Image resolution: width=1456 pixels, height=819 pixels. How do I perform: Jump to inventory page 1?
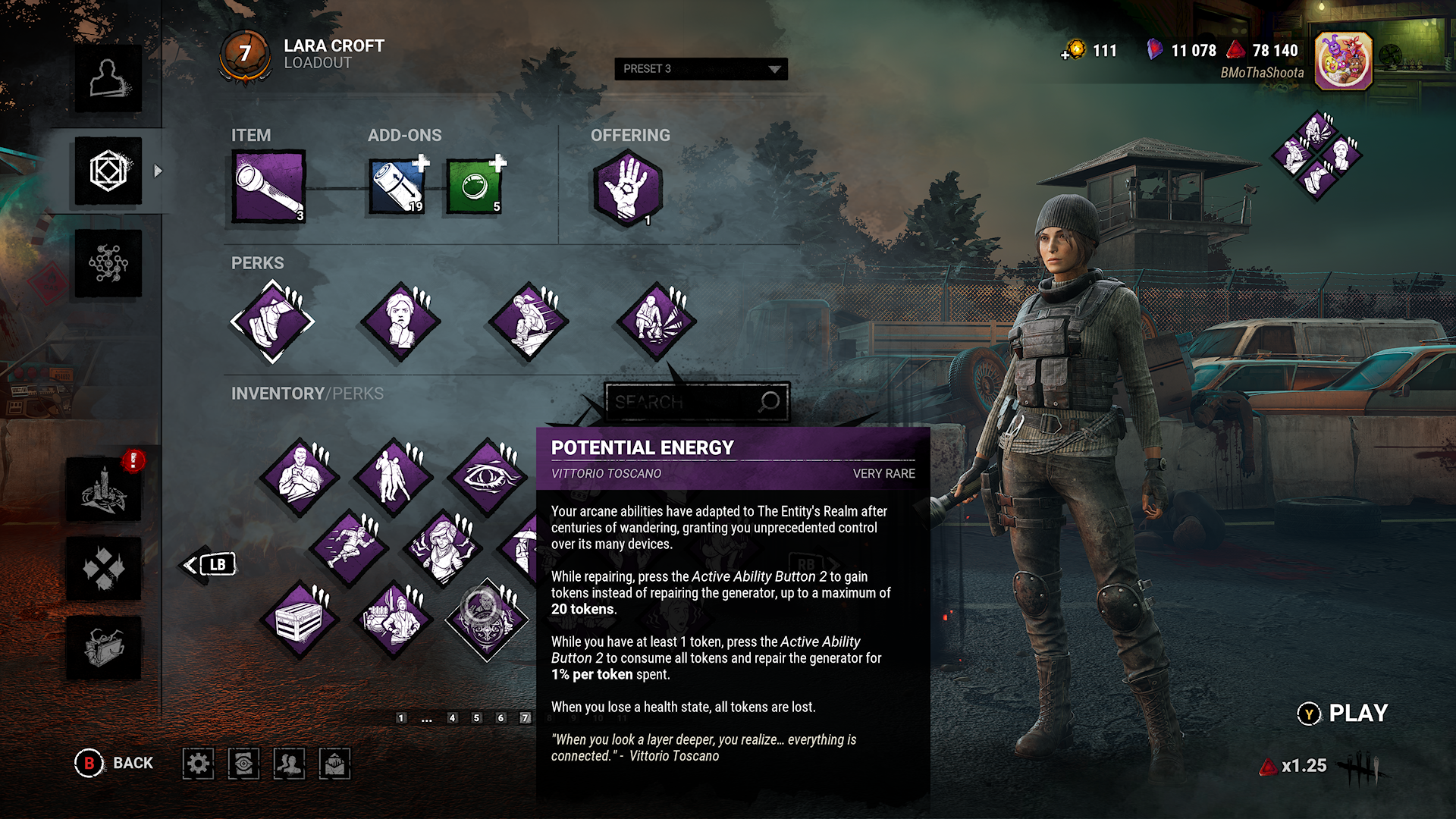(401, 717)
